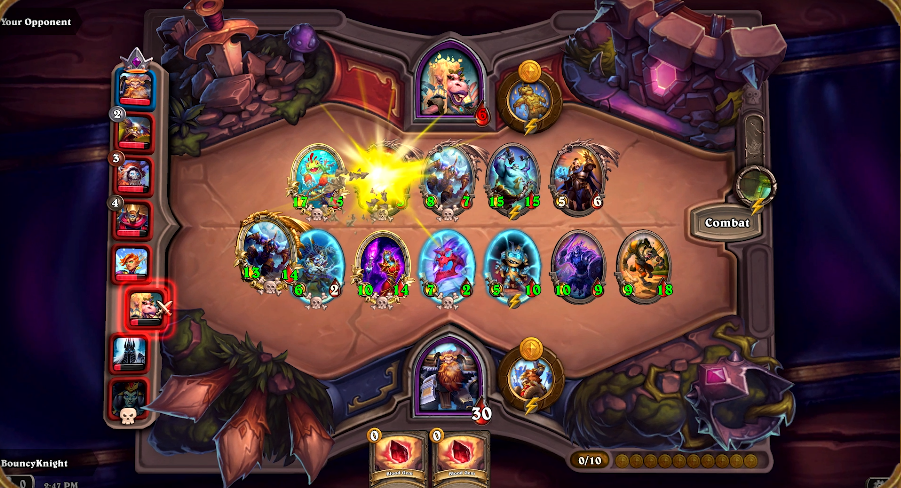901x488 pixels.
Task: Select your 9/18 minion on the board
Action: [x=642, y=265]
